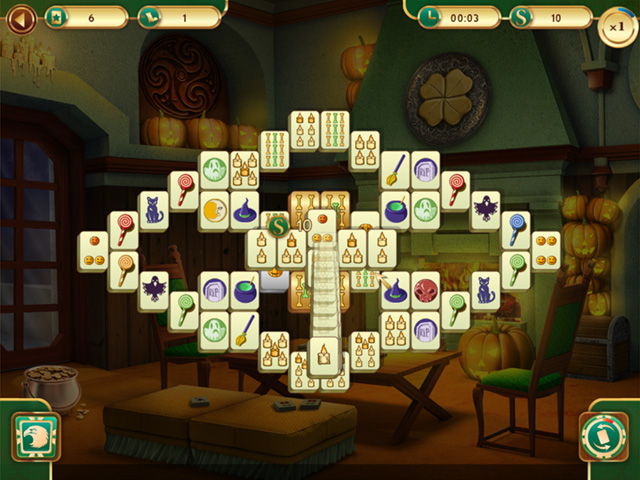Select the tile with four orange pumpkins

click(546, 250)
